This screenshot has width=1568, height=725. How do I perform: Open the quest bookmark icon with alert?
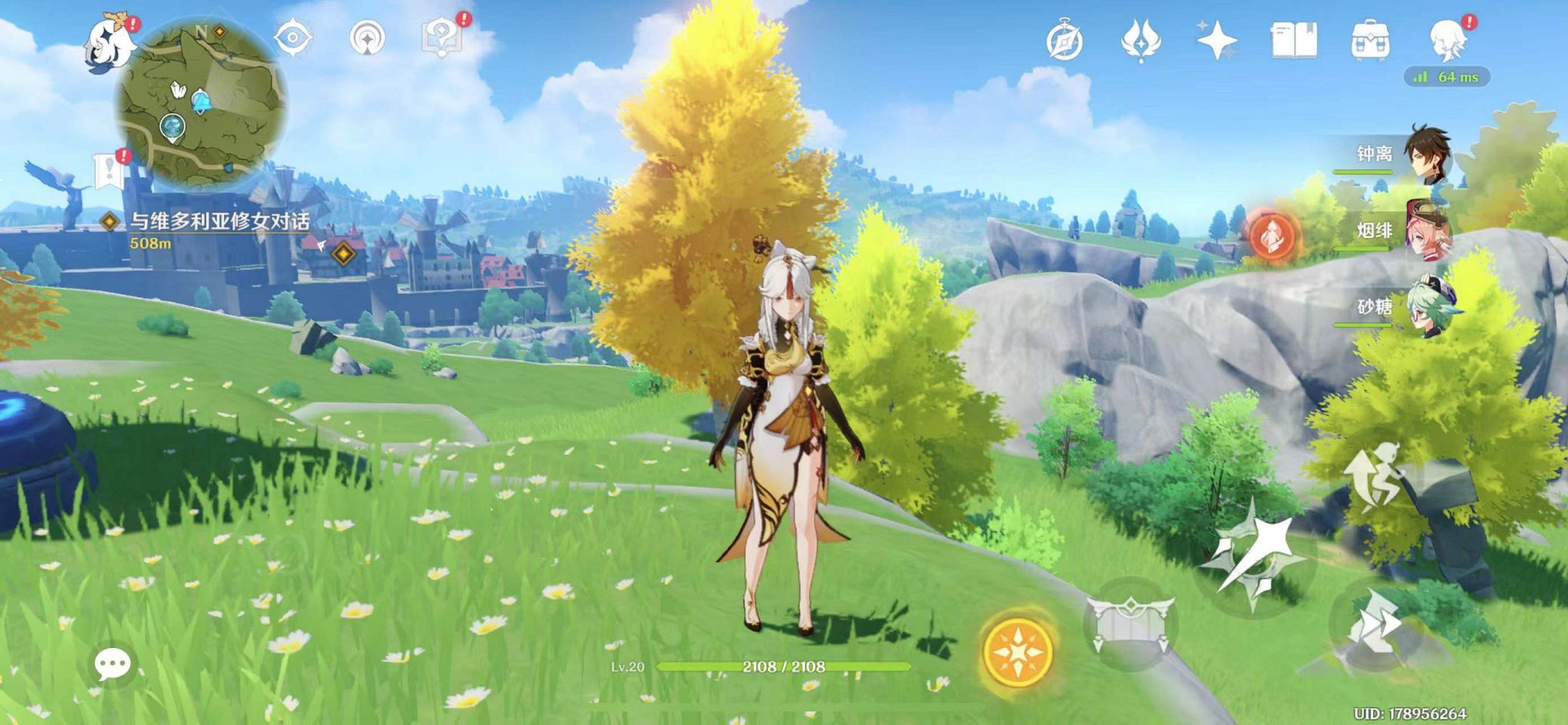coord(109,171)
